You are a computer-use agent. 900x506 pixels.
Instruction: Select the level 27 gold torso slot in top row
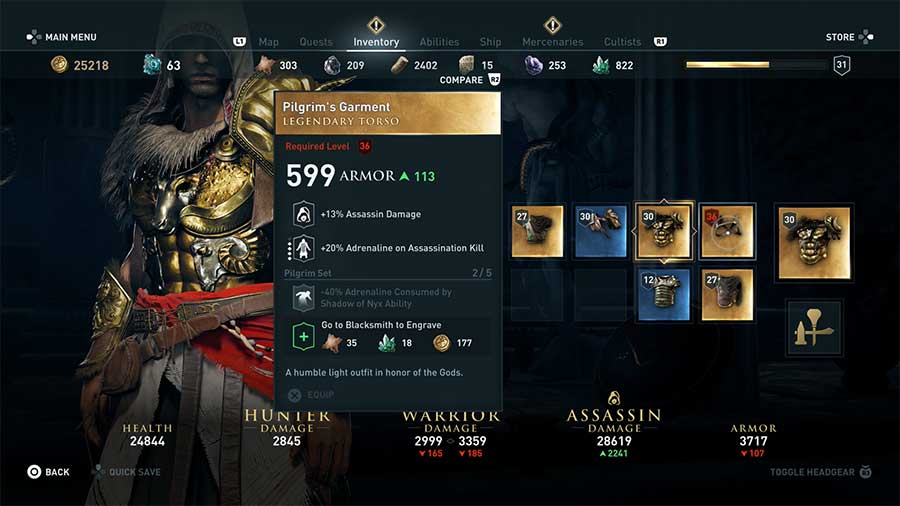(537, 233)
